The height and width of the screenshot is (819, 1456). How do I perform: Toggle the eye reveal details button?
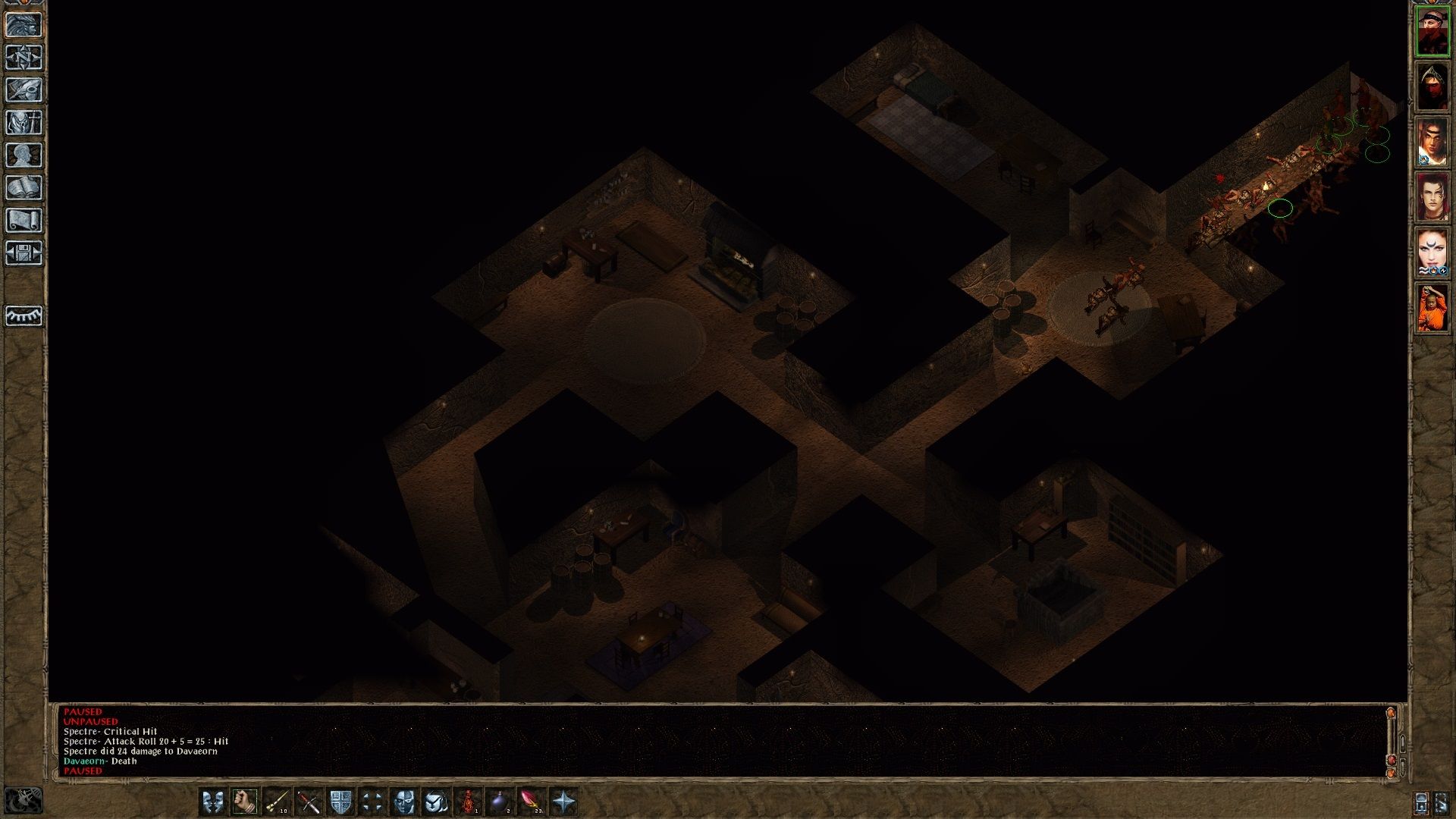[24, 315]
